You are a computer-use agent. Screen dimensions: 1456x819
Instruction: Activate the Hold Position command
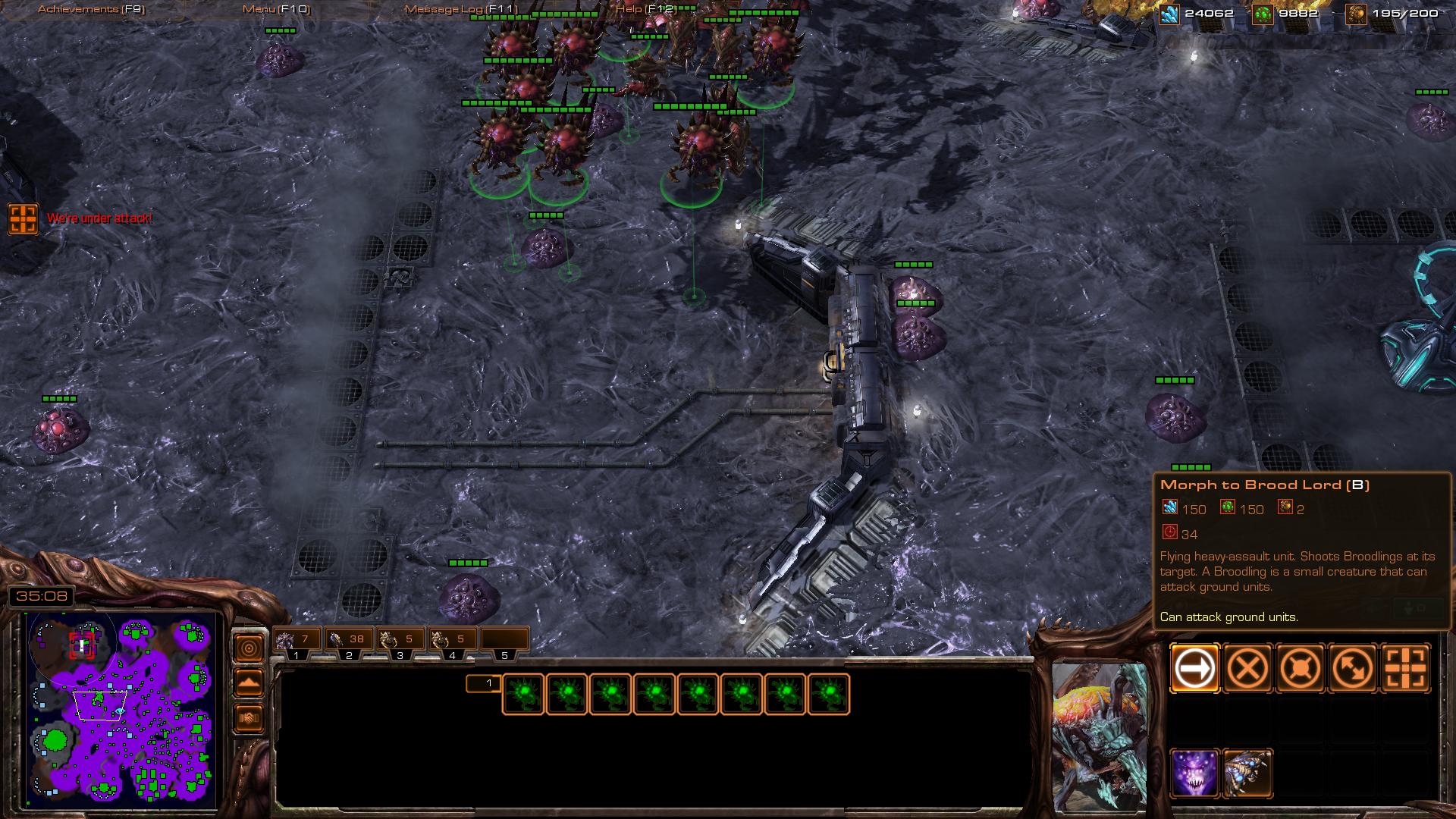point(1301,669)
